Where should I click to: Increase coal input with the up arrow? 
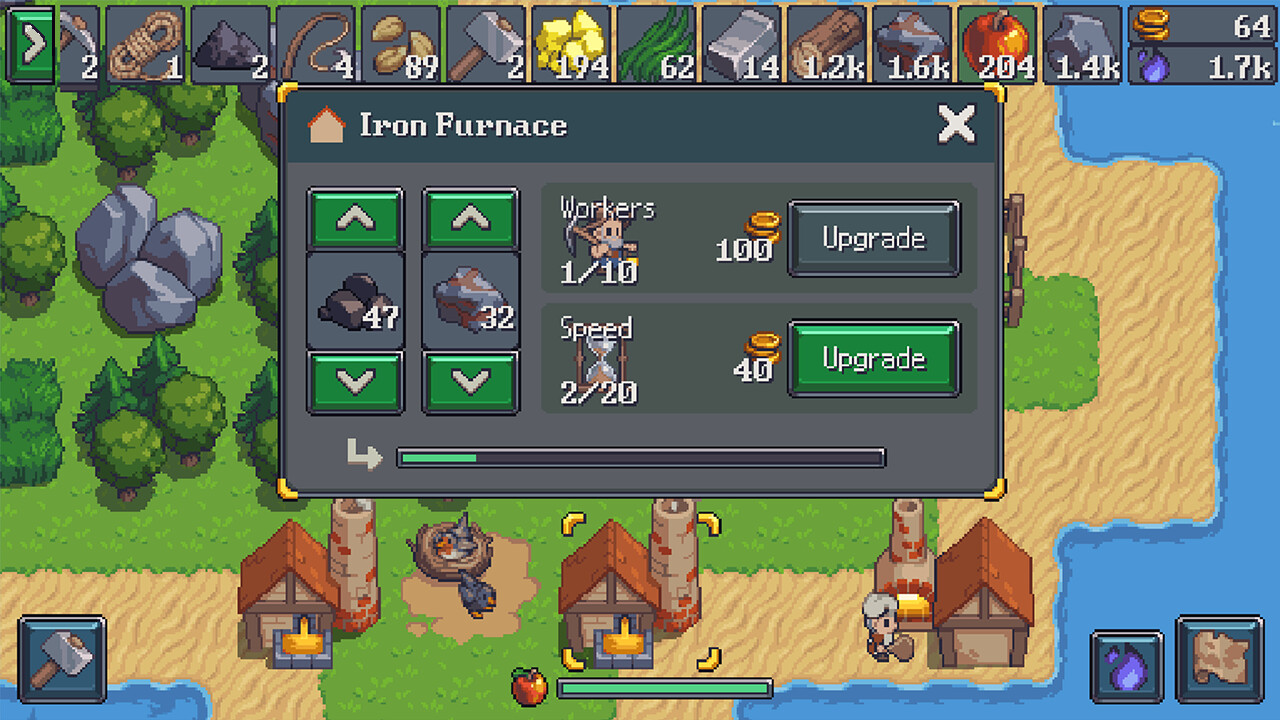[355, 218]
